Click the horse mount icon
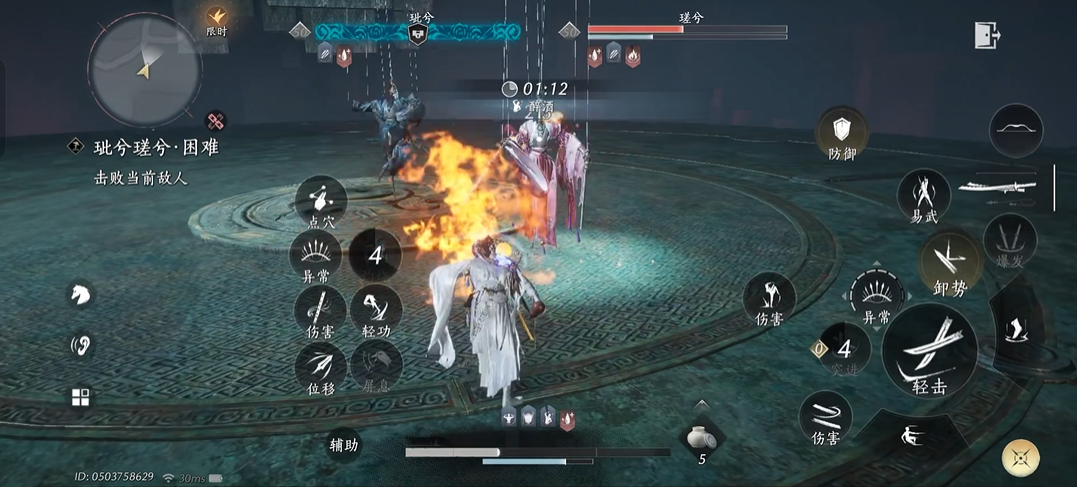This screenshot has height=487, width=1077. coord(81,294)
